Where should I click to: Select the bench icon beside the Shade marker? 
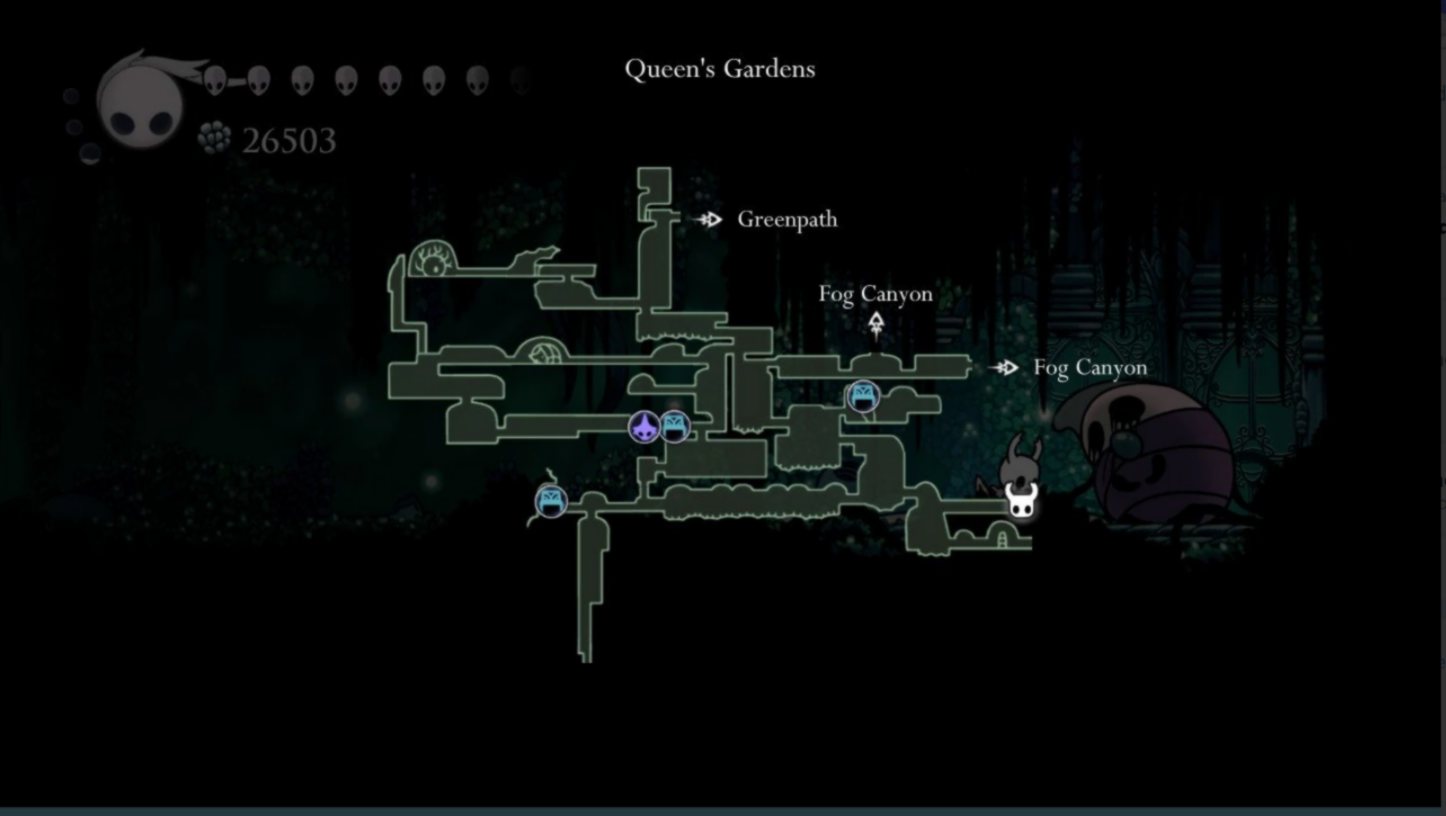point(675,426)
